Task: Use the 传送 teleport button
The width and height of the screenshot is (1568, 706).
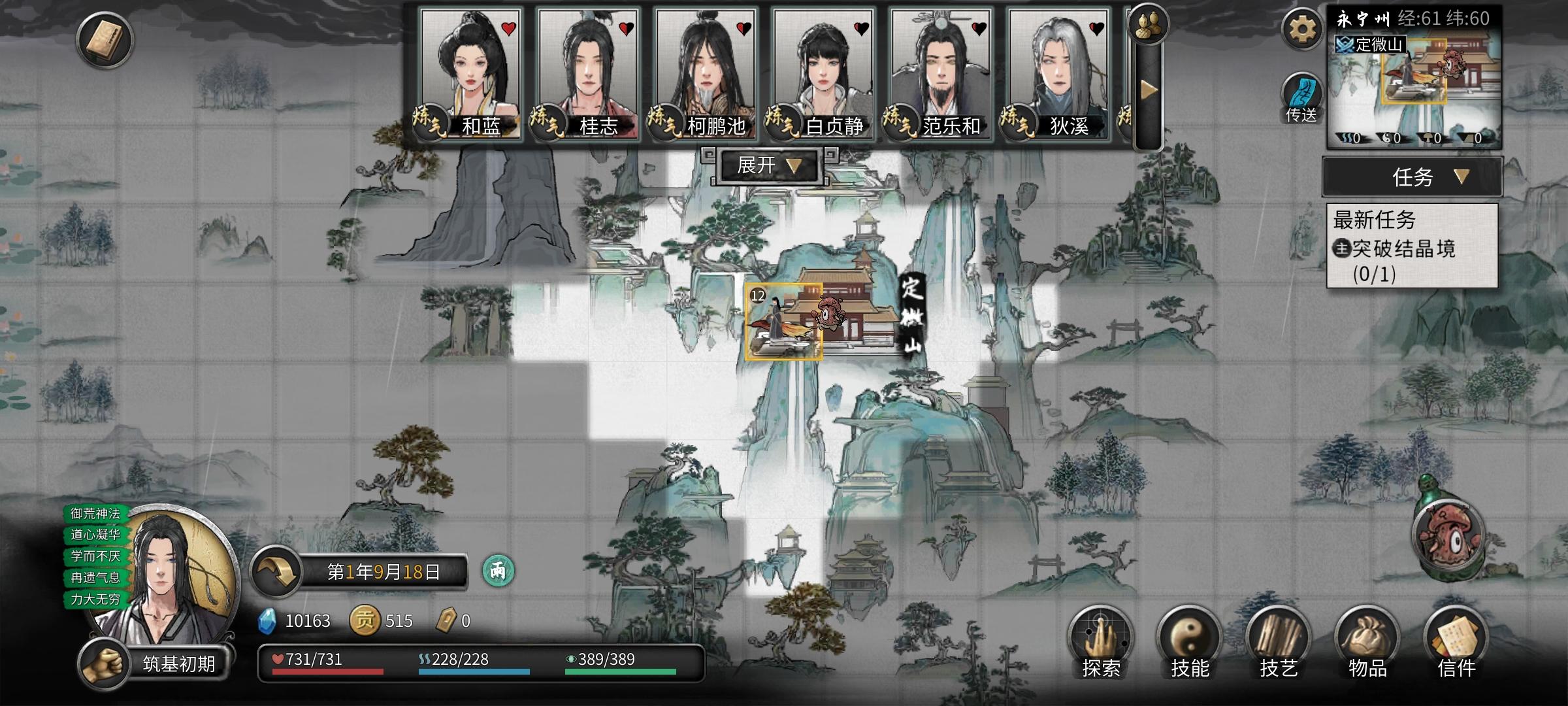Action: point(1301,98)
